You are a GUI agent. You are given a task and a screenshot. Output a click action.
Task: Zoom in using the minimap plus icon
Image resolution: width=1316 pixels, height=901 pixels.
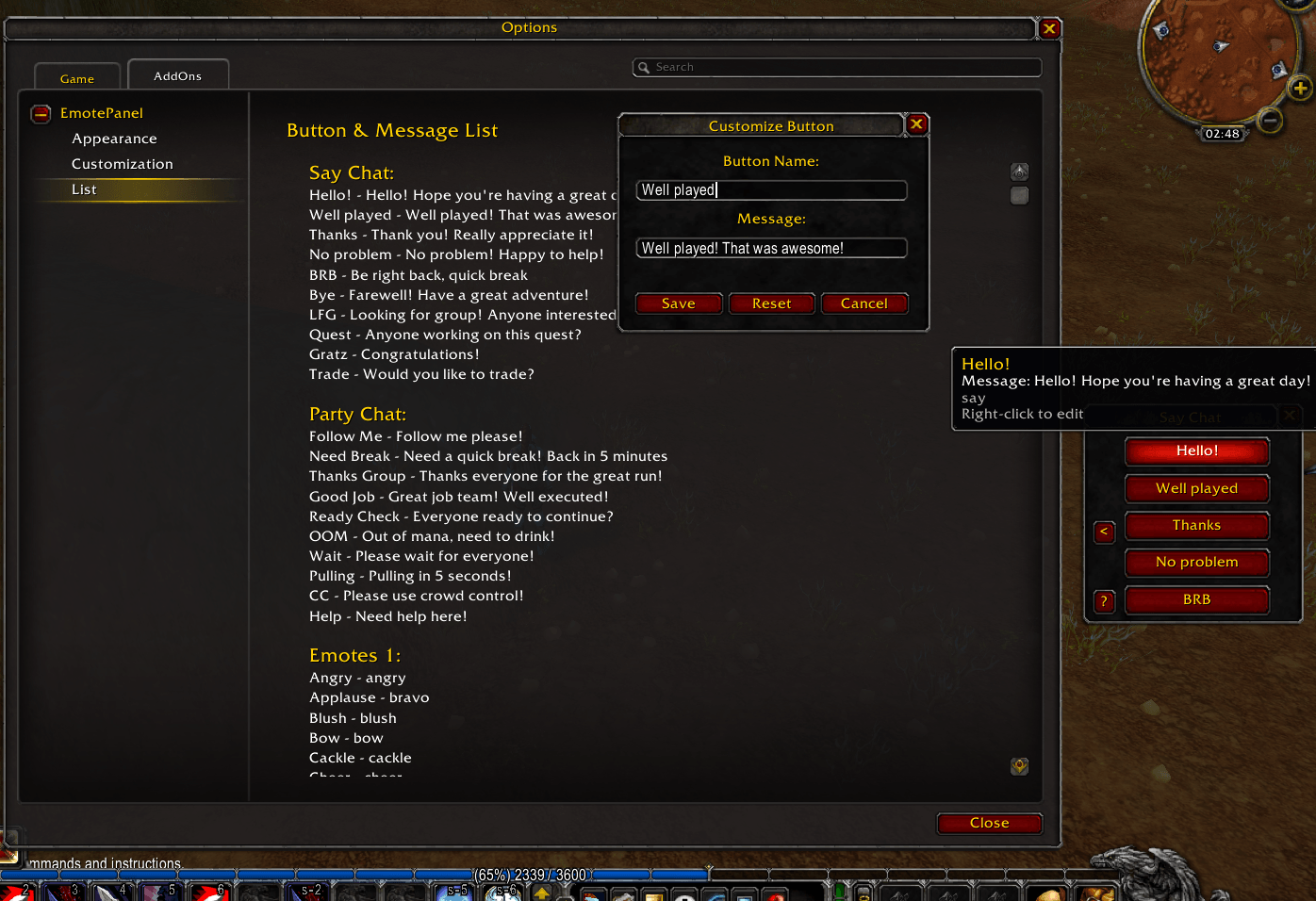click(1299, 88)
